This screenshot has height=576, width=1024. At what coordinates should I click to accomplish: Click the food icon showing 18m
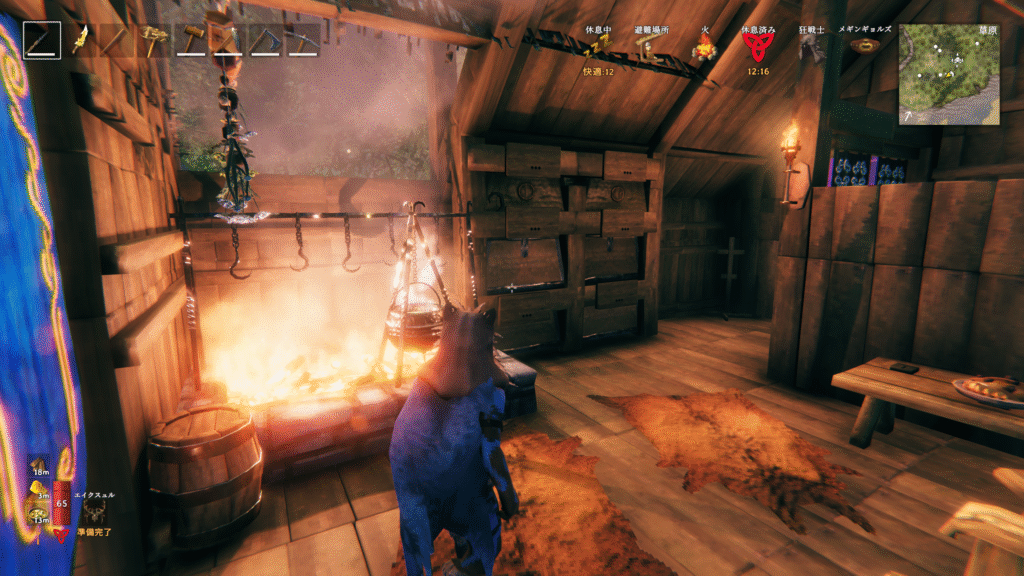tap(39, 462)
